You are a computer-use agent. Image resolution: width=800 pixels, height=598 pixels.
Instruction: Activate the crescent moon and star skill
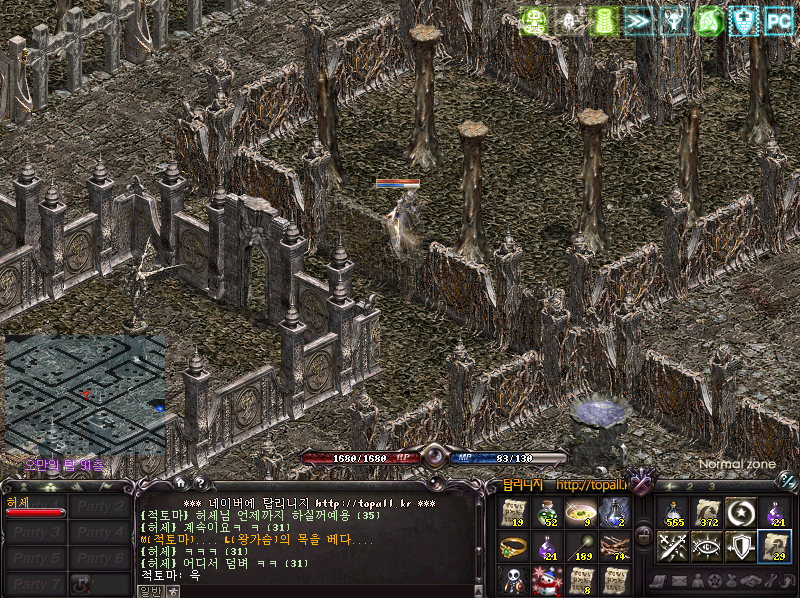click(740, 513)
